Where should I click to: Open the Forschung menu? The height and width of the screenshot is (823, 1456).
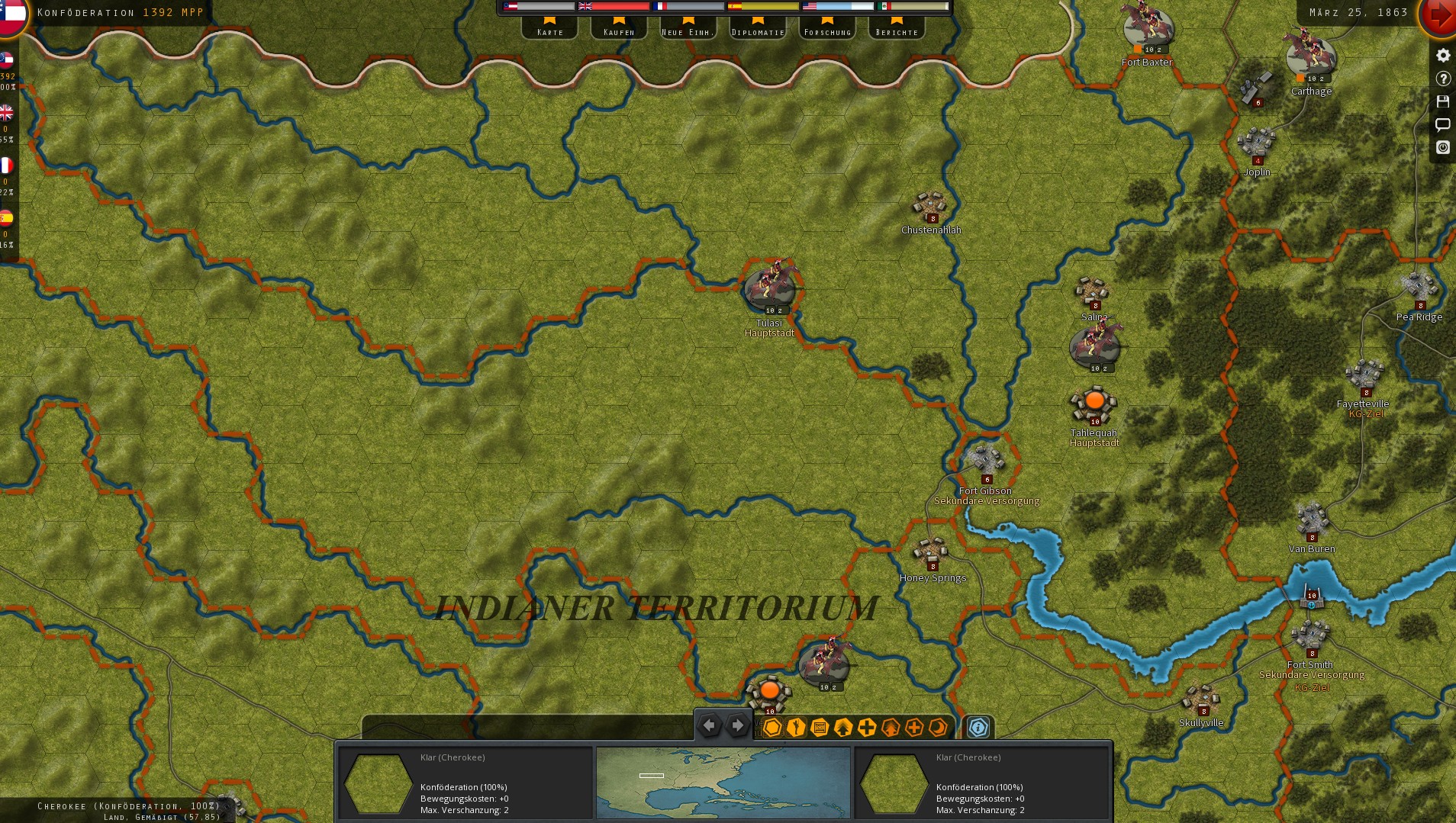point(829,31)
